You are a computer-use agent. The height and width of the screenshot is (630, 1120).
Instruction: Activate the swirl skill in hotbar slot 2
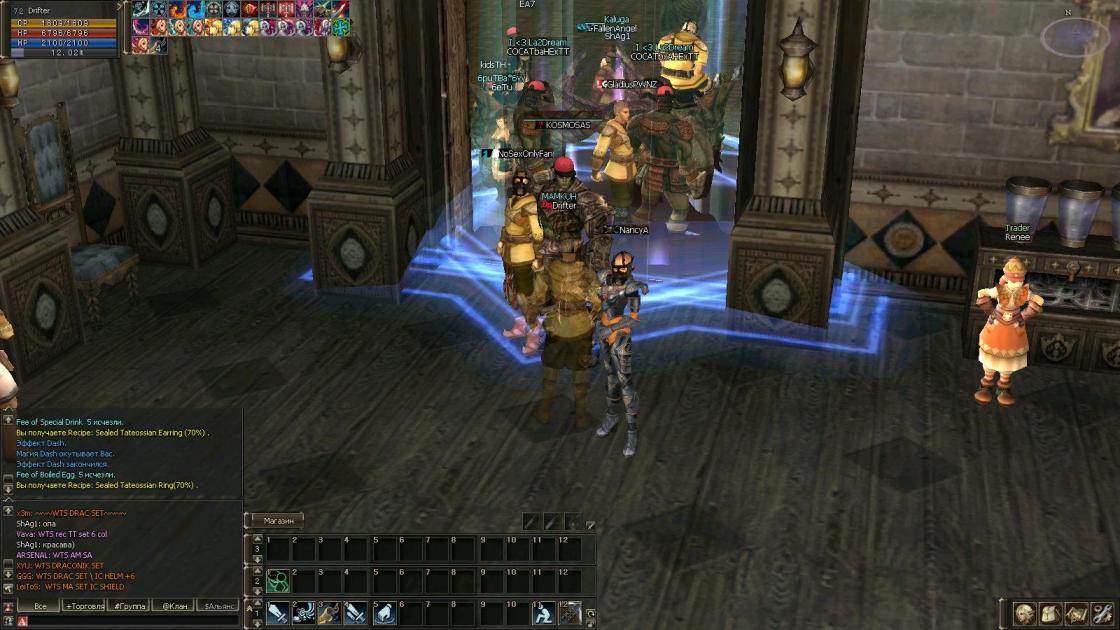304,612
